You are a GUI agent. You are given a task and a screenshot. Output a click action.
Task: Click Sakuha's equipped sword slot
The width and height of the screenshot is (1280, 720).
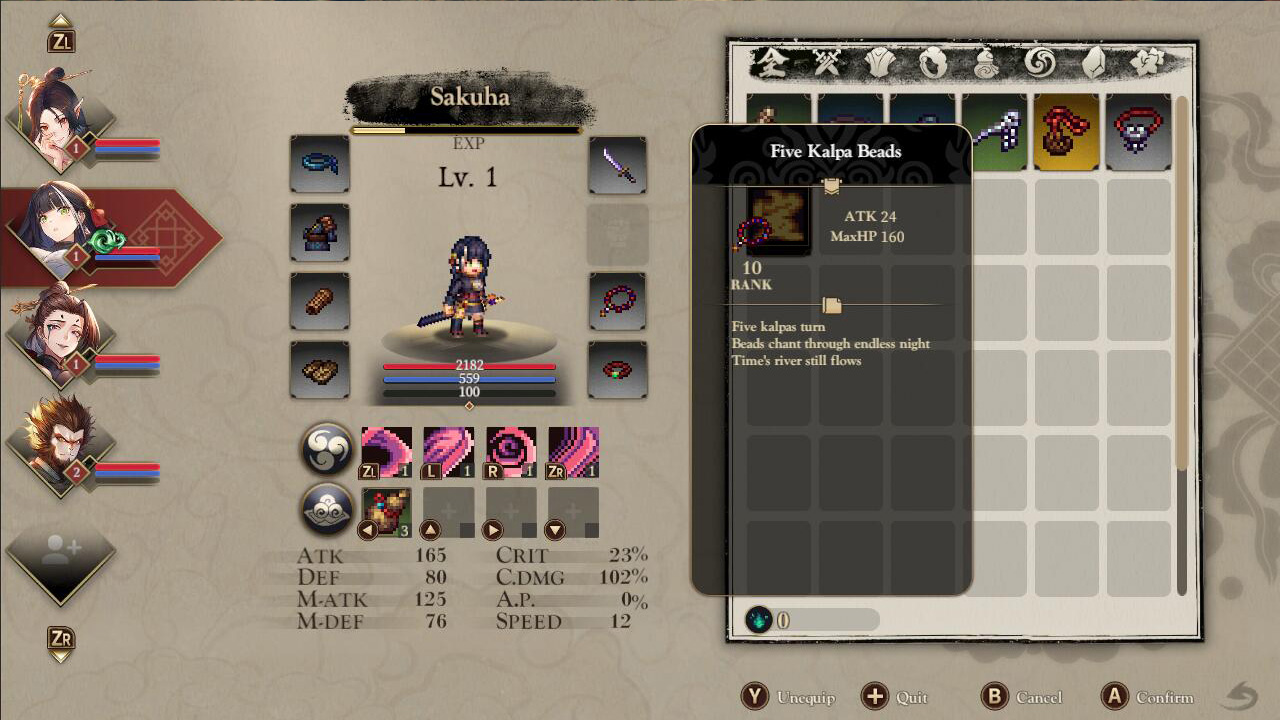click(x=617, y=166)
